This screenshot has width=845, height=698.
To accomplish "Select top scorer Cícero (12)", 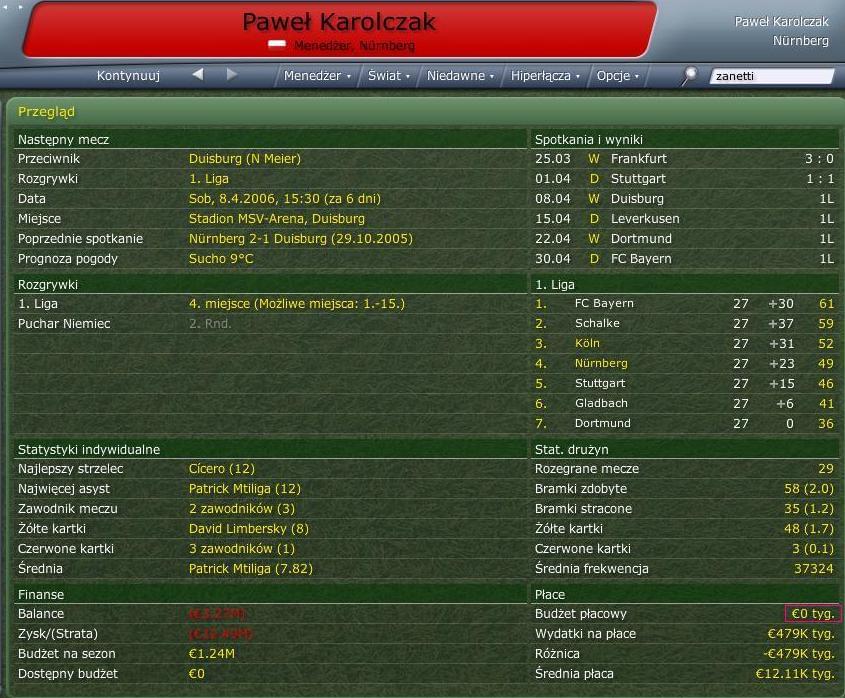I will pos(221,469).
